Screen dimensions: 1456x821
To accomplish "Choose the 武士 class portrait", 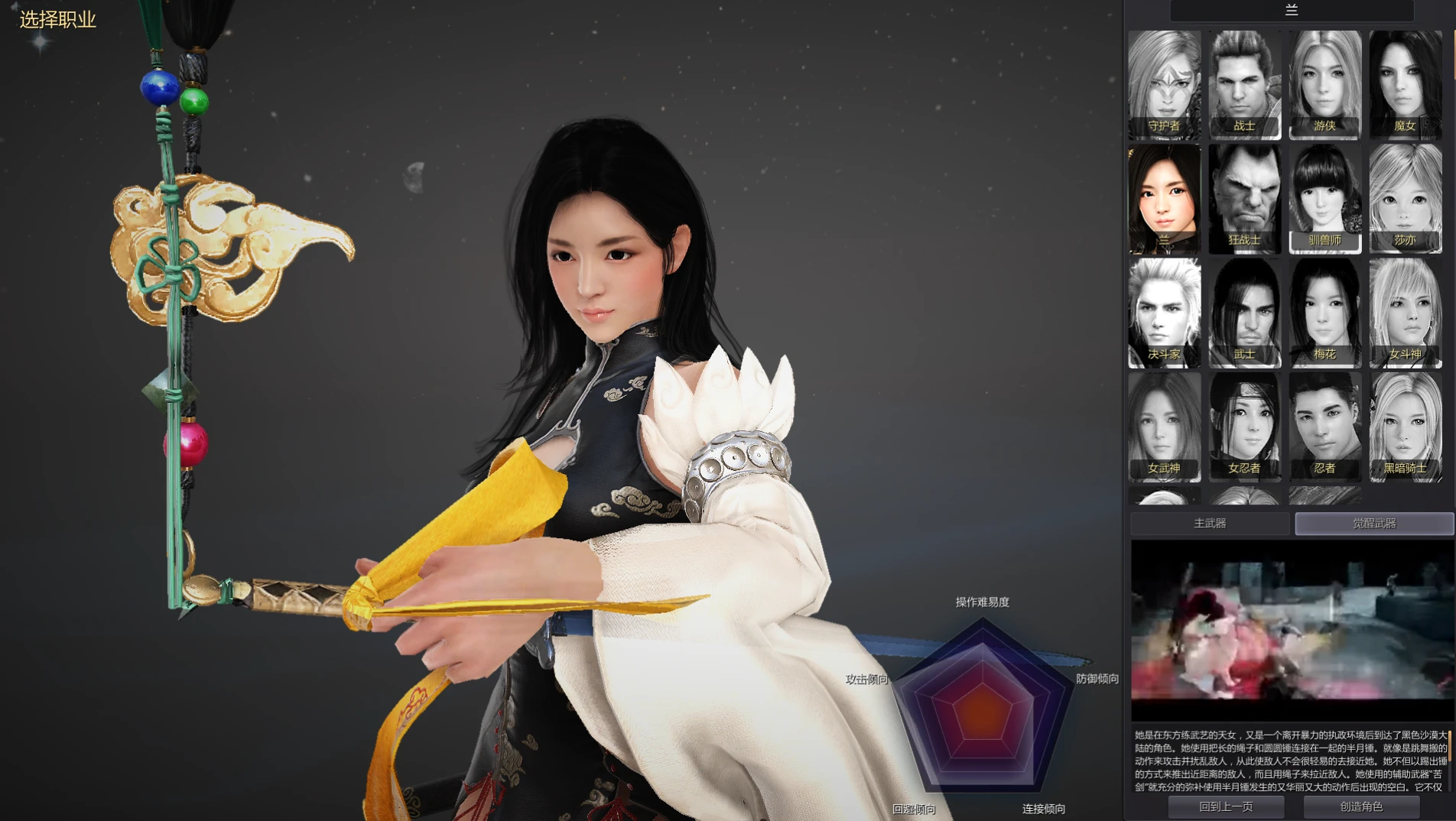I will pos(1244,313).
